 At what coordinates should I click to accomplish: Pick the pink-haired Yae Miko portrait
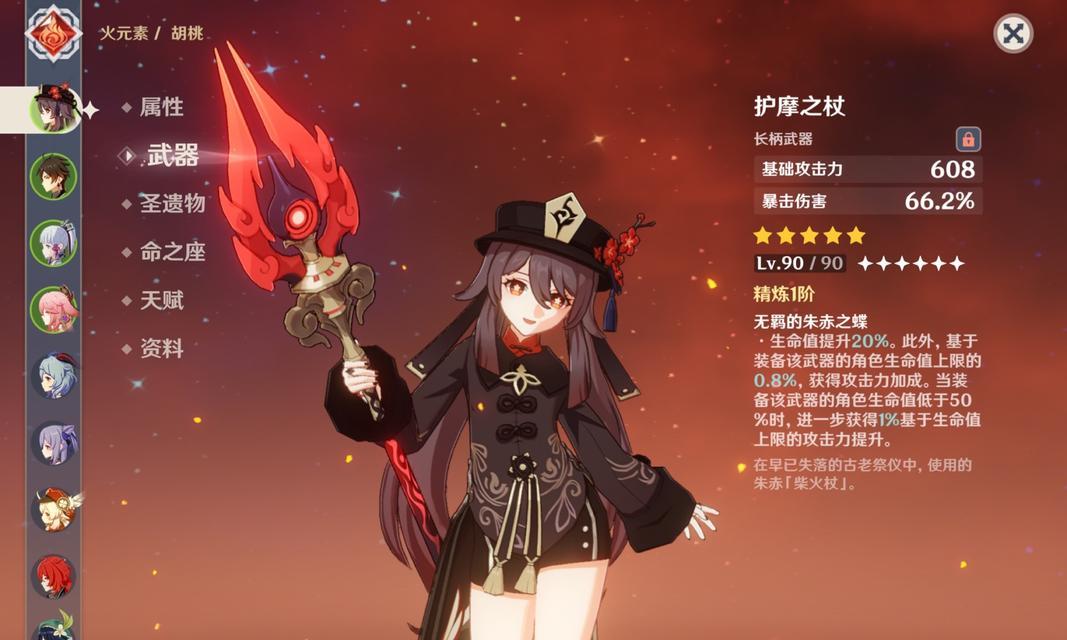click(53, 309)
